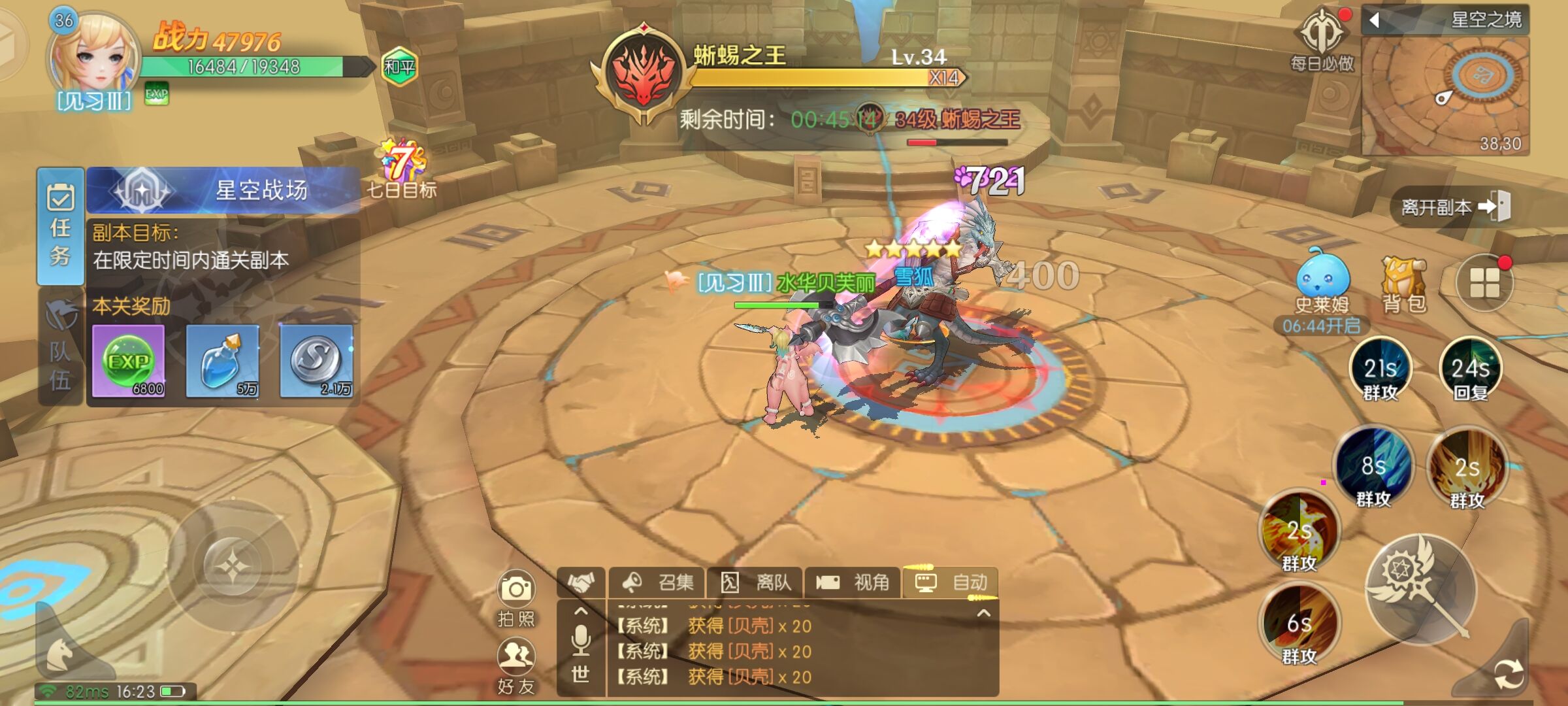Tap the microphone voice chat icon

[x=580, y=639]
